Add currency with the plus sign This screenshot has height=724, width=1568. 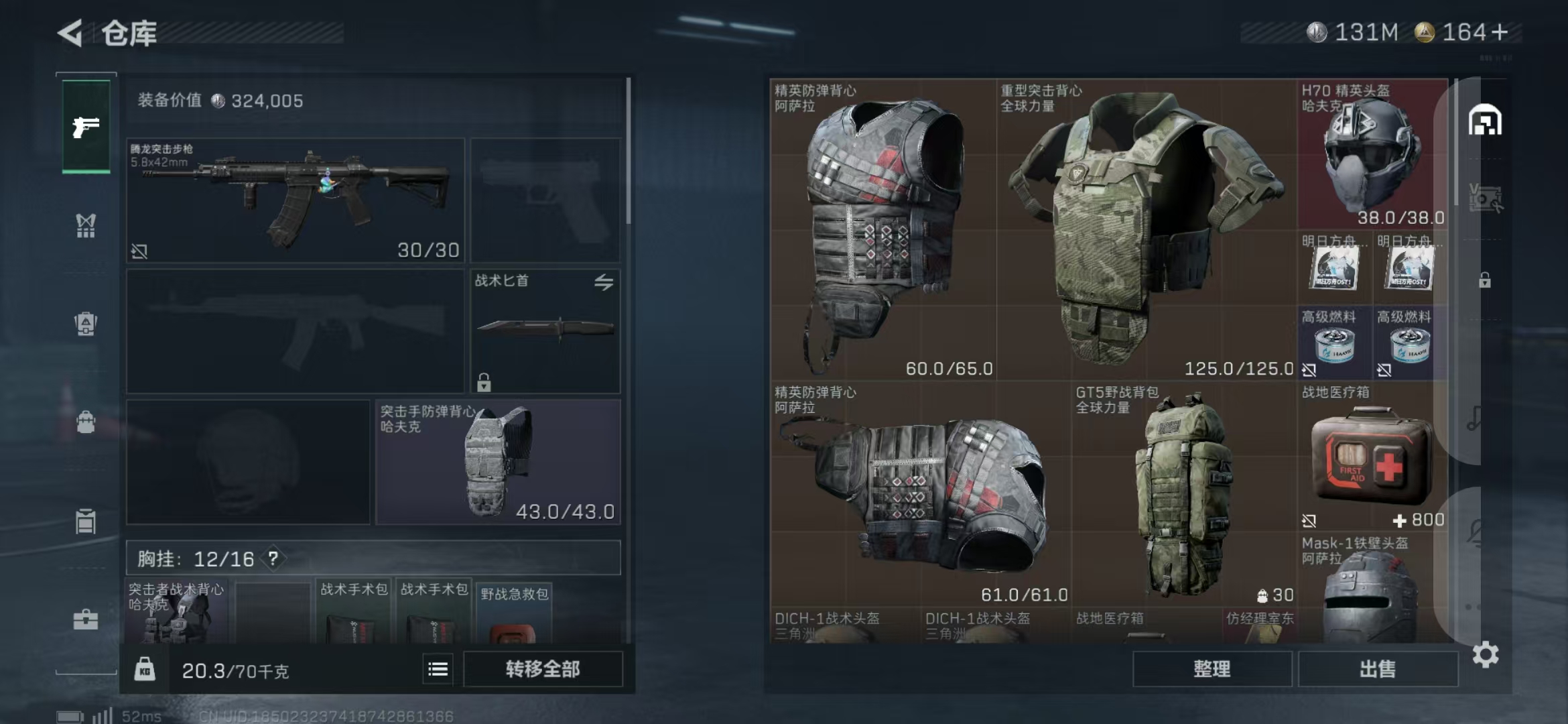(x=1500, y=32)
